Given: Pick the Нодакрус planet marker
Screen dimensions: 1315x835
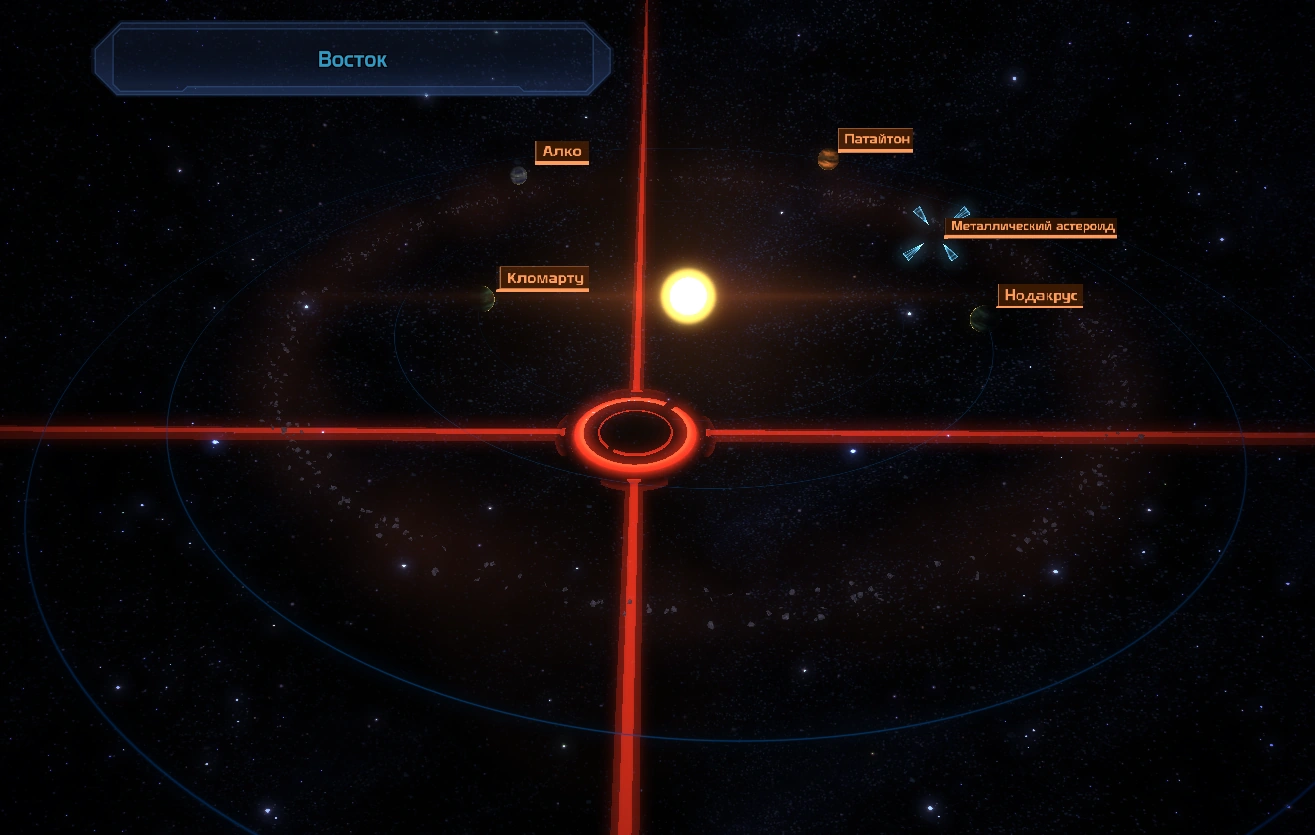Looking at the screenshot, I should tap(981, 319).
